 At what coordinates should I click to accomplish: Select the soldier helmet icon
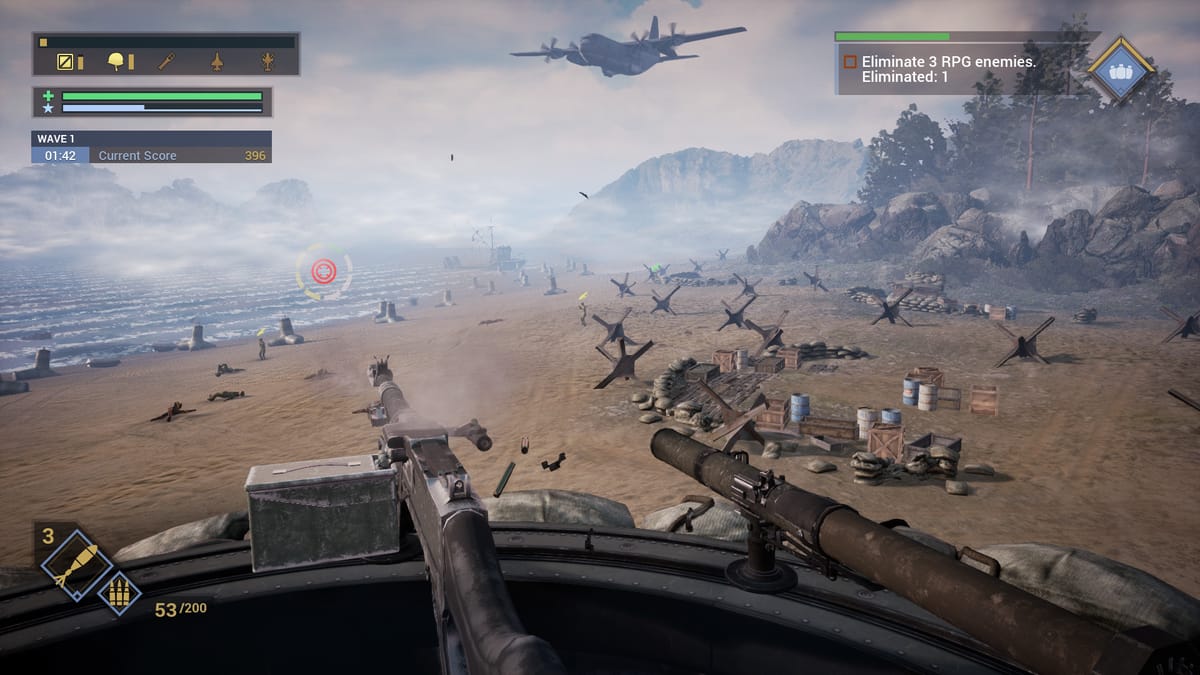[x=117, y=62]
